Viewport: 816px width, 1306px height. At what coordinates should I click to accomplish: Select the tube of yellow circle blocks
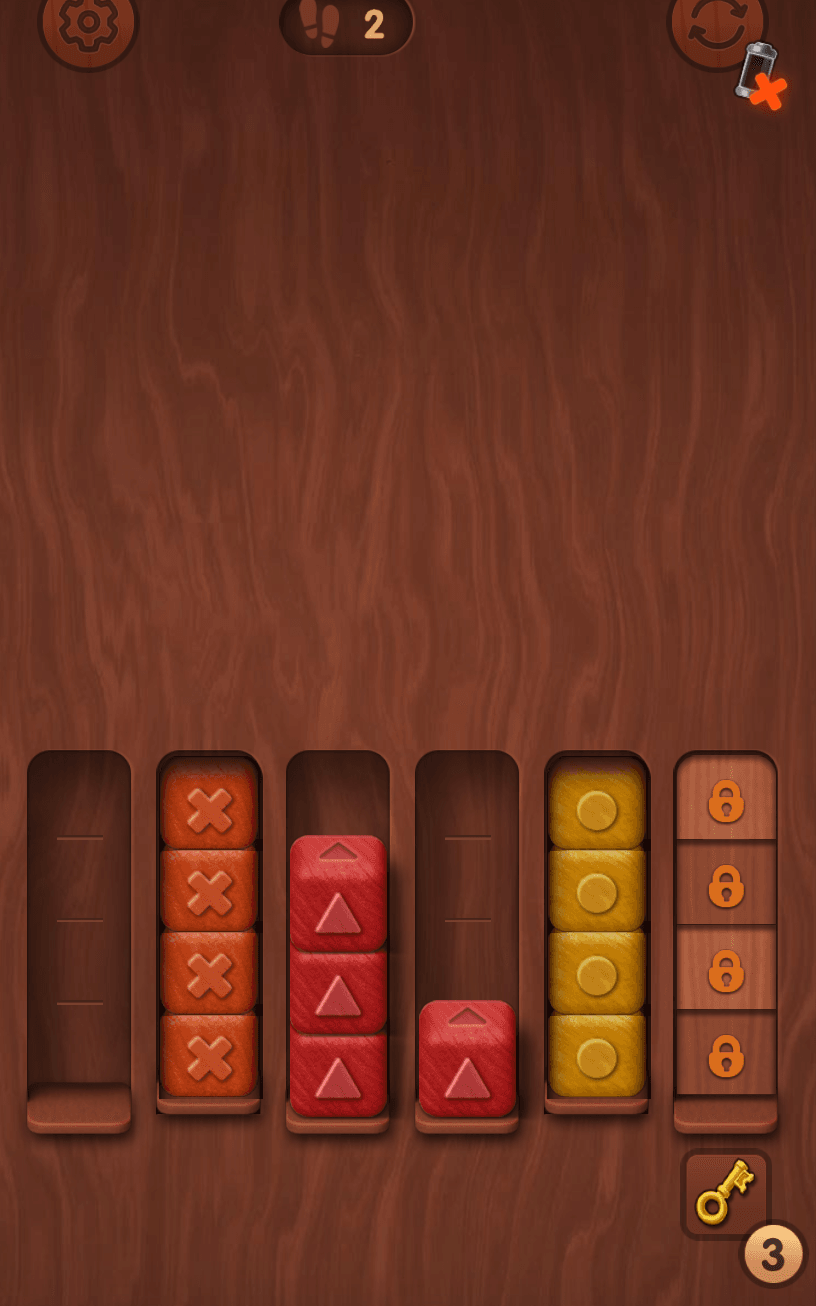coord(597,930)
